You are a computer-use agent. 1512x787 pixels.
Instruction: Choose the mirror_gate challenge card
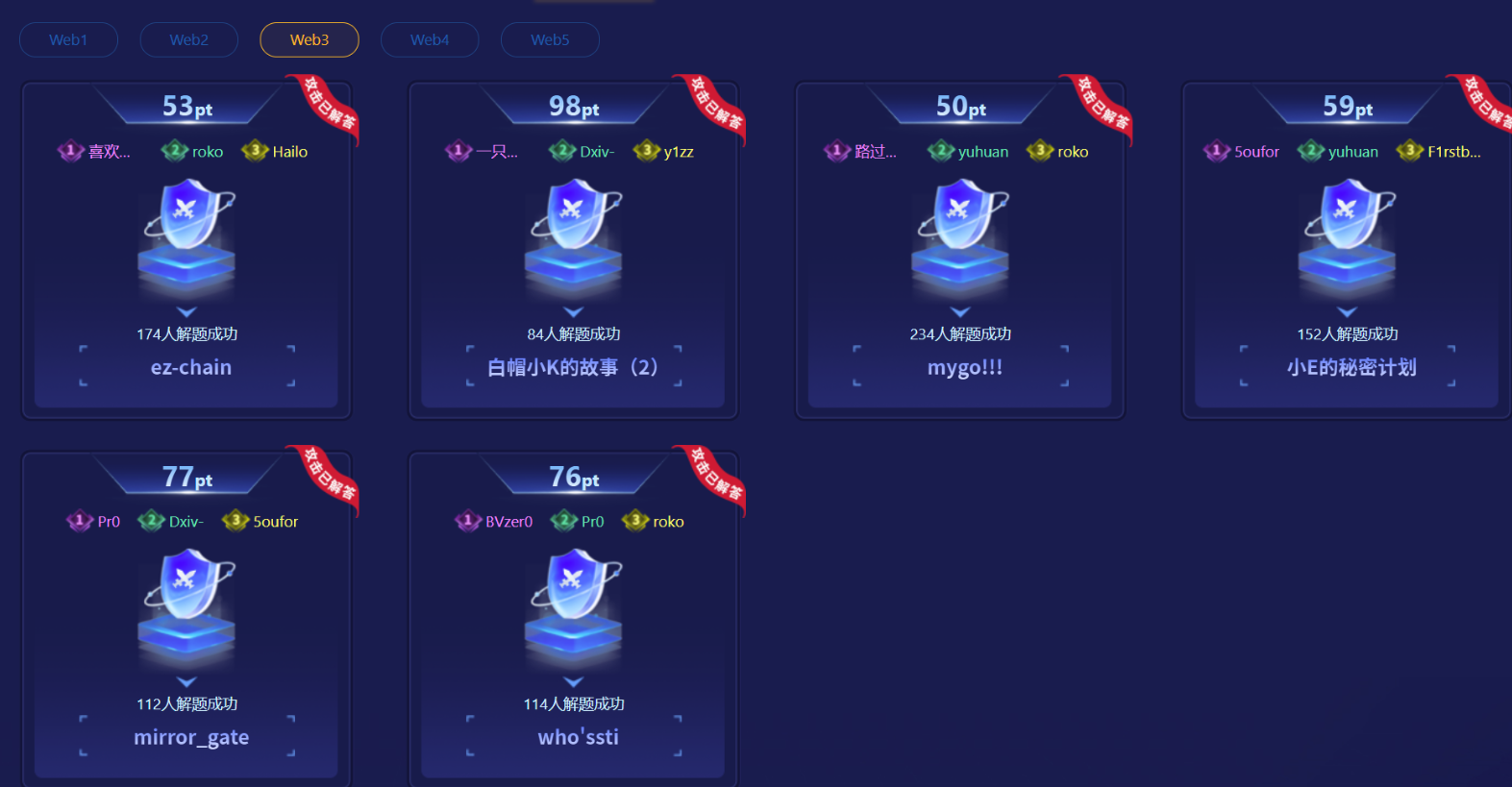(190, 737)
